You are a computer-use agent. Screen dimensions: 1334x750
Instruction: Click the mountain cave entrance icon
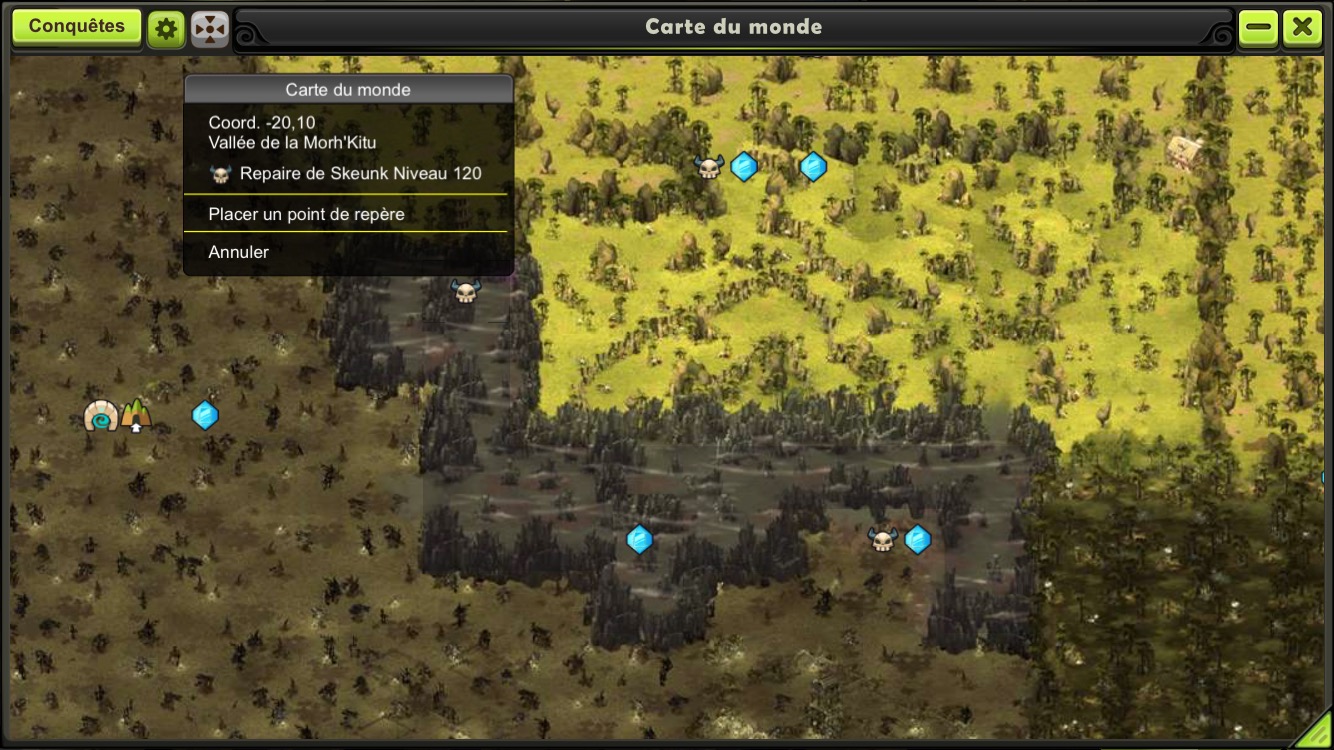135,414
